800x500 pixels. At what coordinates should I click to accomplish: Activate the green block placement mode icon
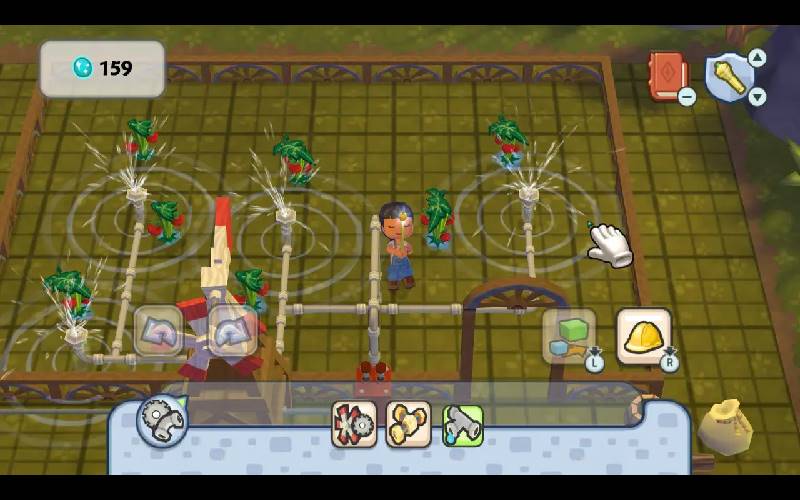click(x=569, y=335)
